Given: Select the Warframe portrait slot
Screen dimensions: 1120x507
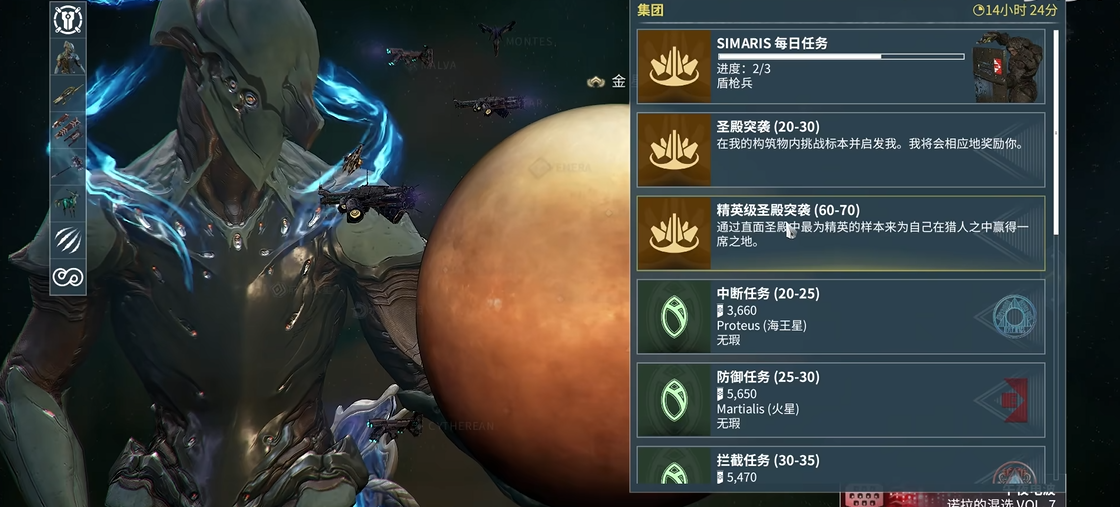Looking at the screenshot, I should pos(68,56).
